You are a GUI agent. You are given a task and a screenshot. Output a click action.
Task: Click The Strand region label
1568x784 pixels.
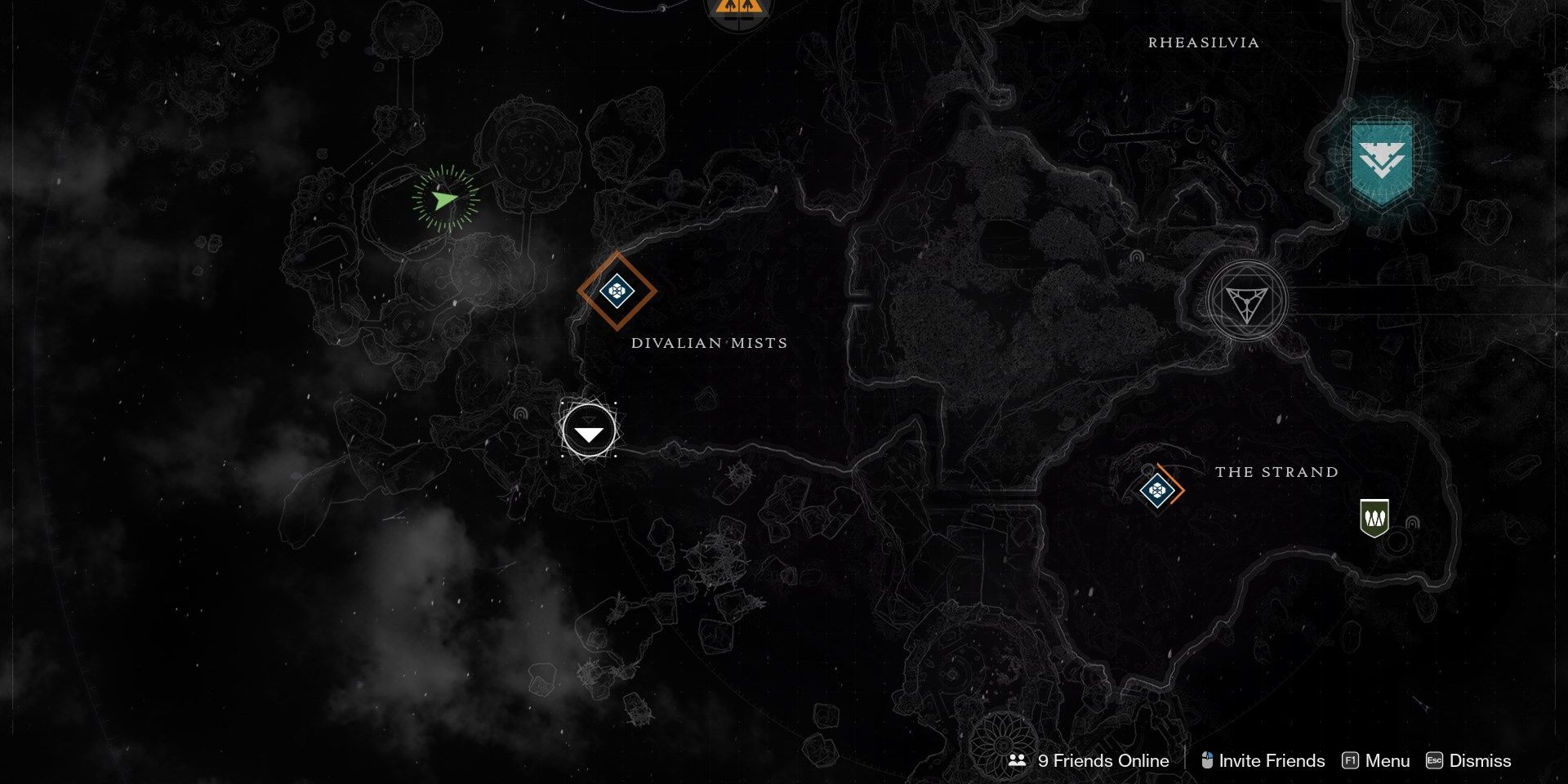(1276, 471)
